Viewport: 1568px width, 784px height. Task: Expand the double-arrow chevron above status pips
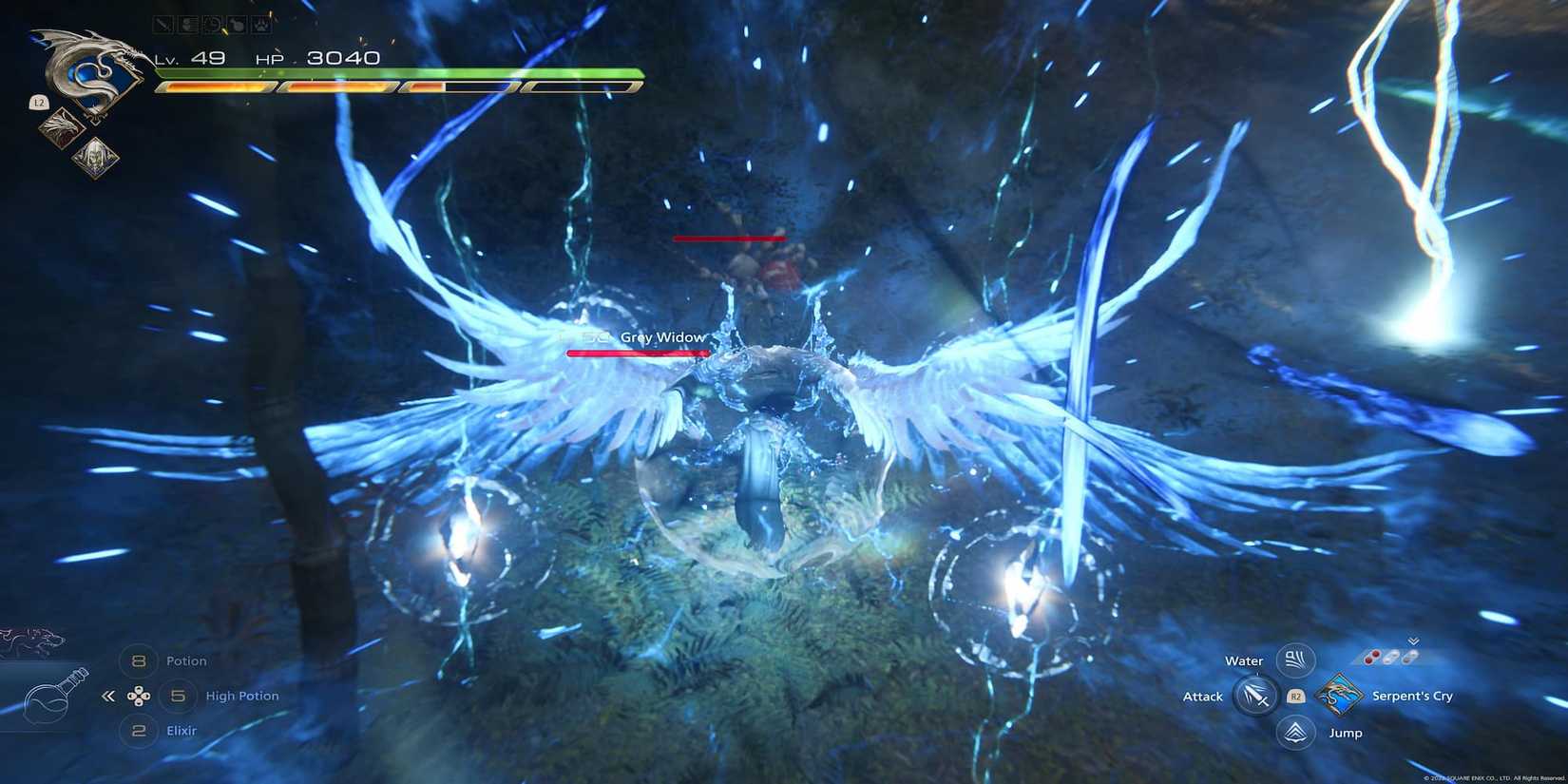click(x=1413, y=641)
